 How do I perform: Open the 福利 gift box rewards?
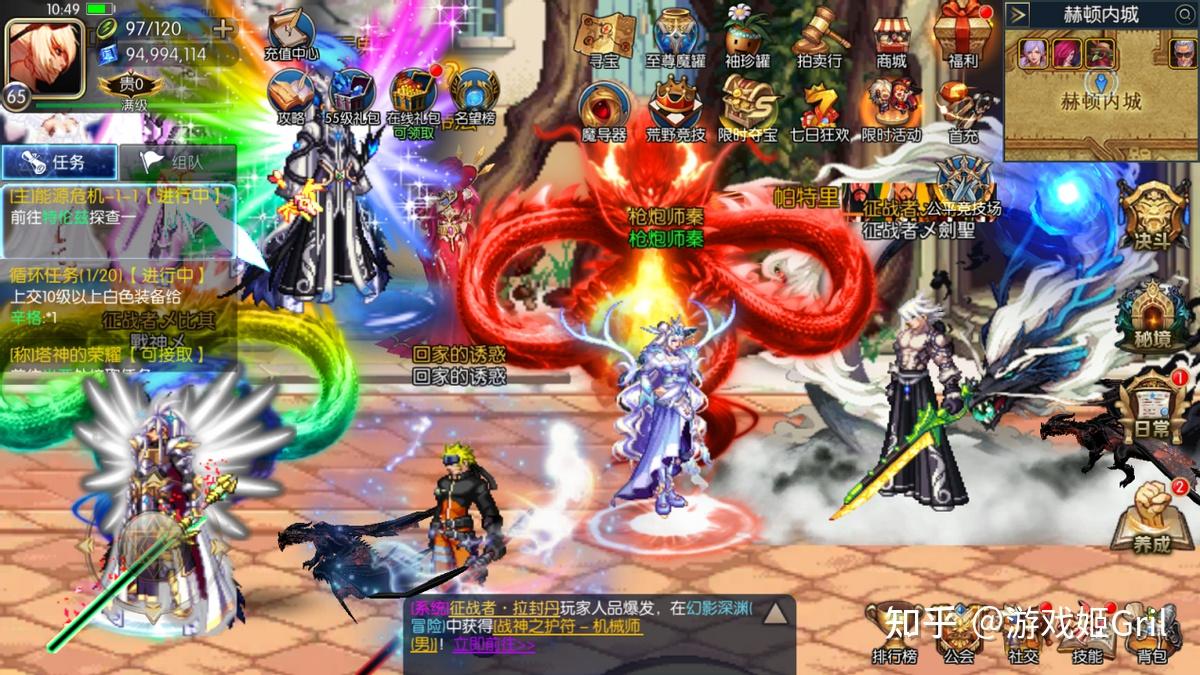pos(962,37)
